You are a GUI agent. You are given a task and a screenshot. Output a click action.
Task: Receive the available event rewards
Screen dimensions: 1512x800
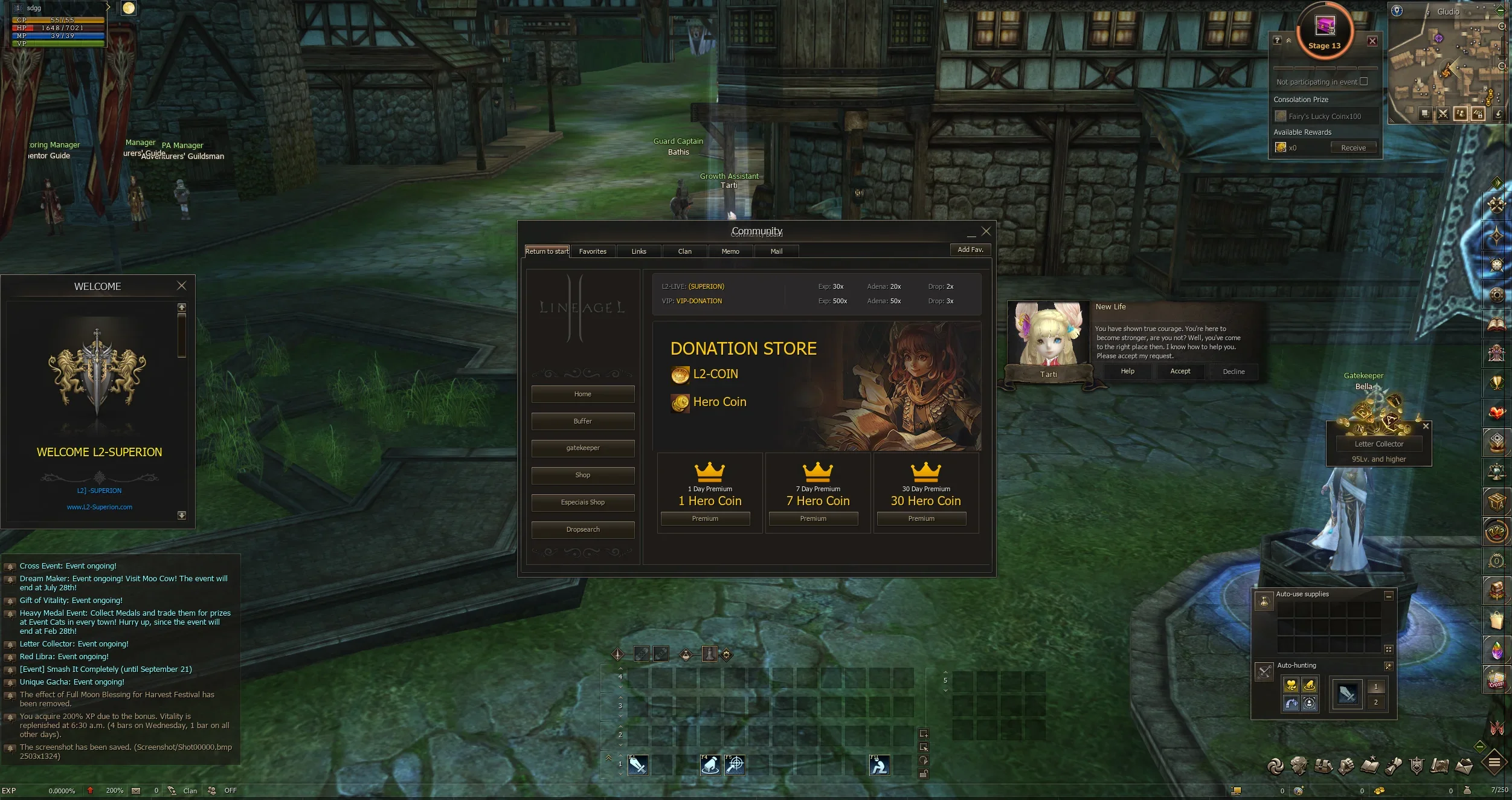pos(1353,147)
